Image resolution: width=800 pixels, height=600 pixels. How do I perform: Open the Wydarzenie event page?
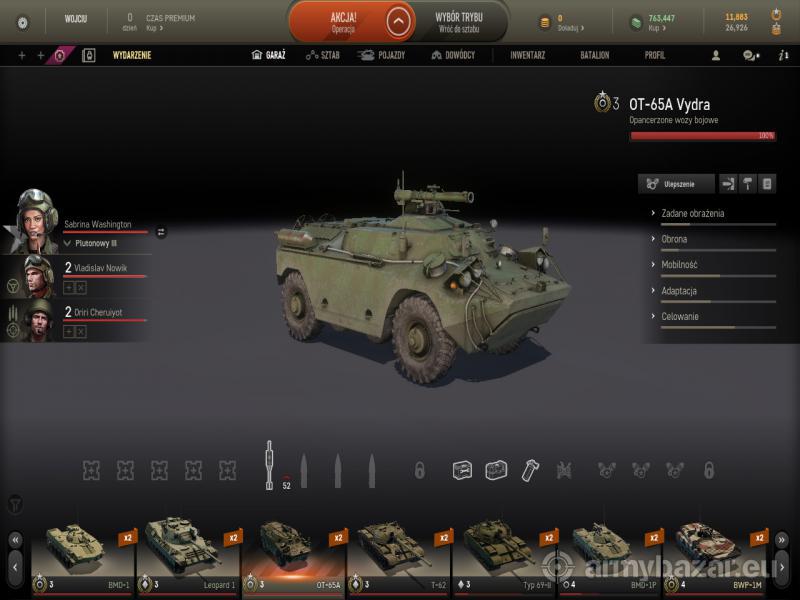132,55
